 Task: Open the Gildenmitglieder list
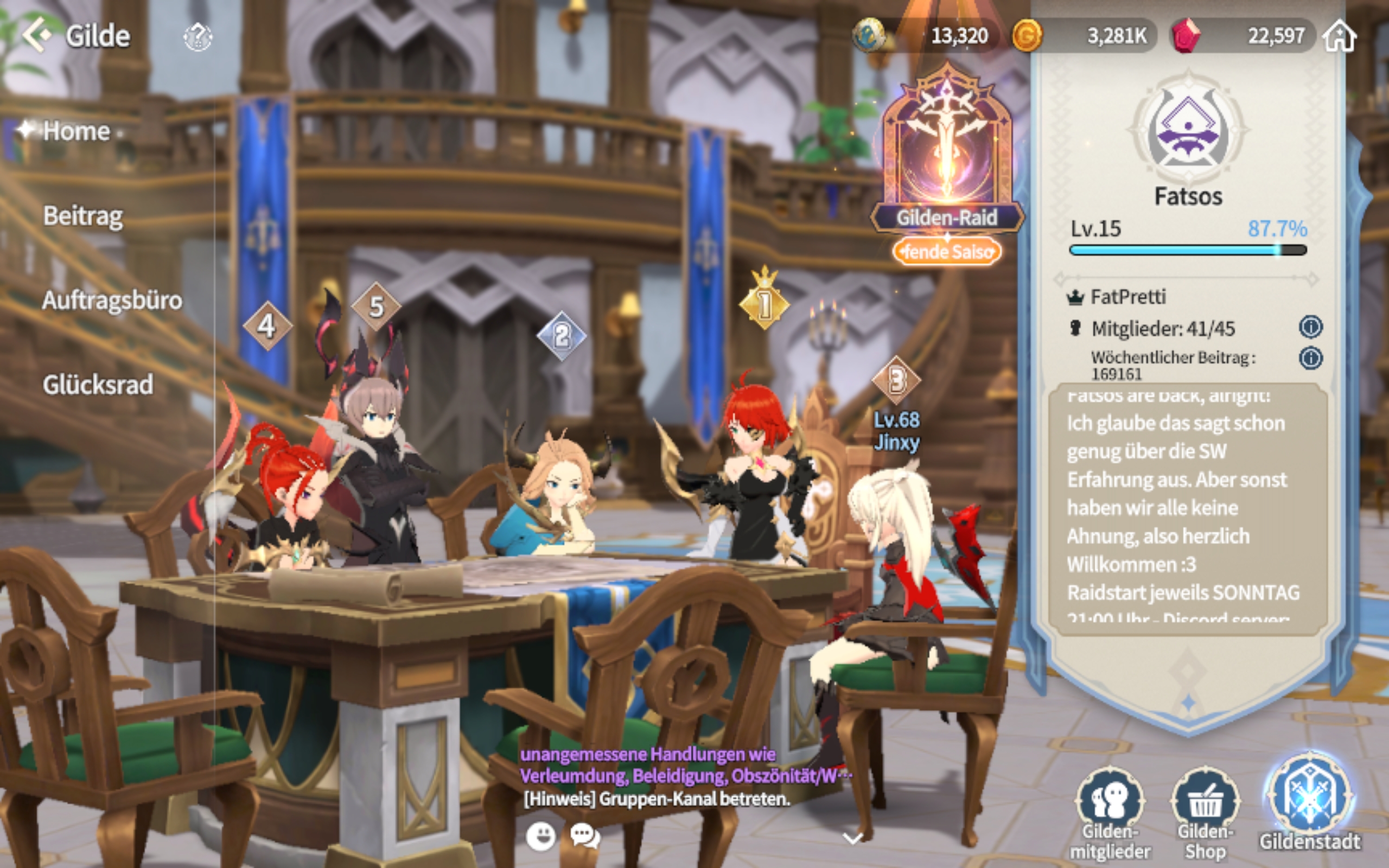[x=1110, y=810]
